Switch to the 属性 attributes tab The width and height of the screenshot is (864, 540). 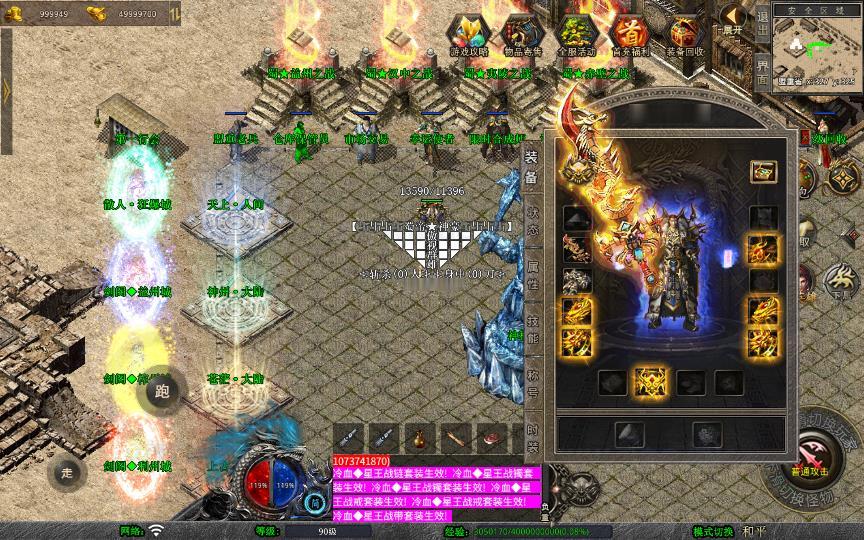pos(533,277)
